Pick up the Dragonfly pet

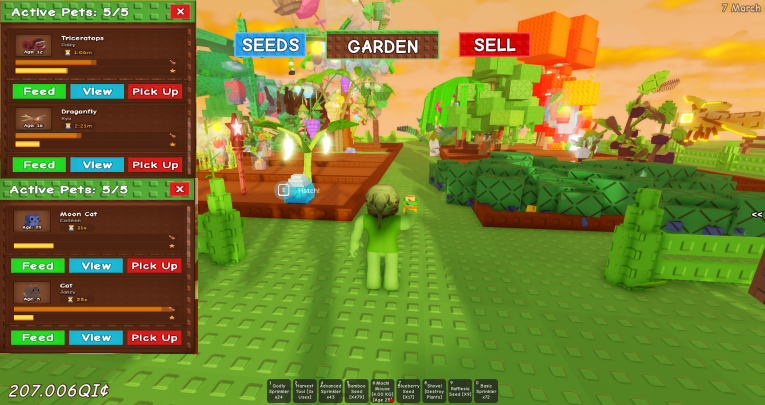pyautogui.click(x=155, y=165)
